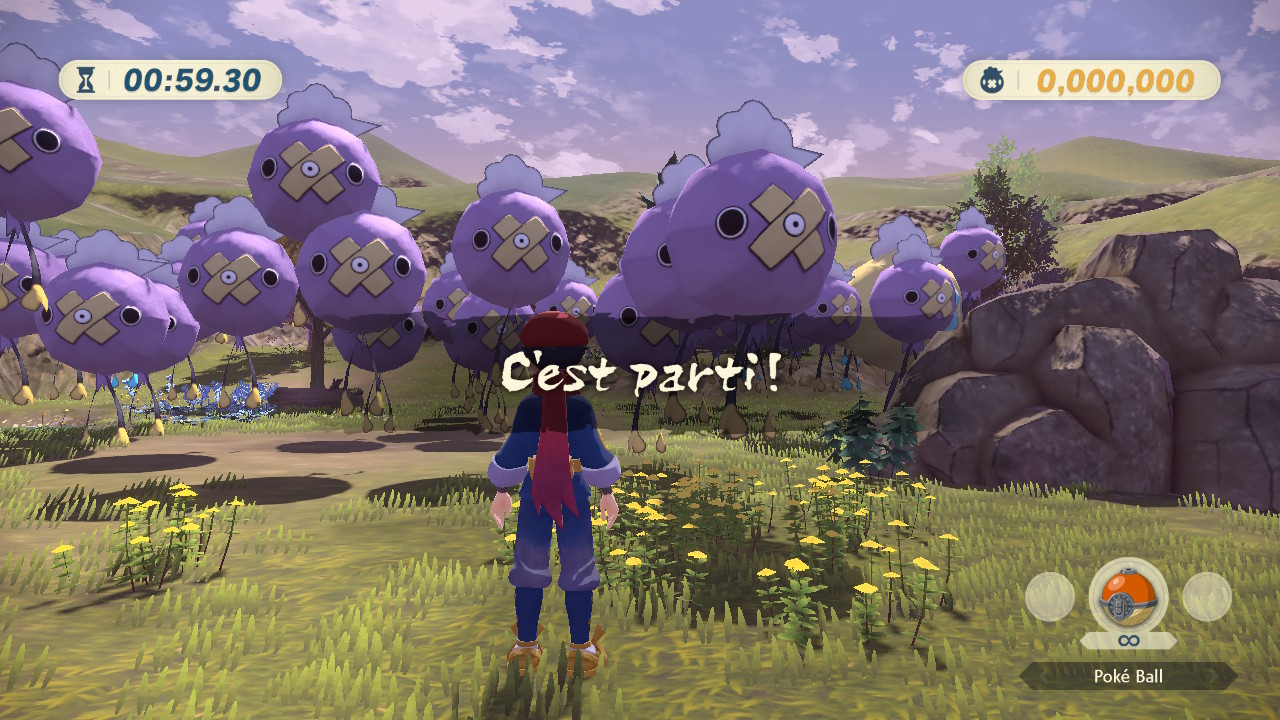Click the Poké Ball item name label
Image resolution: width=1280 pixels, height=720 pixels.
(x=1128, y=677)
